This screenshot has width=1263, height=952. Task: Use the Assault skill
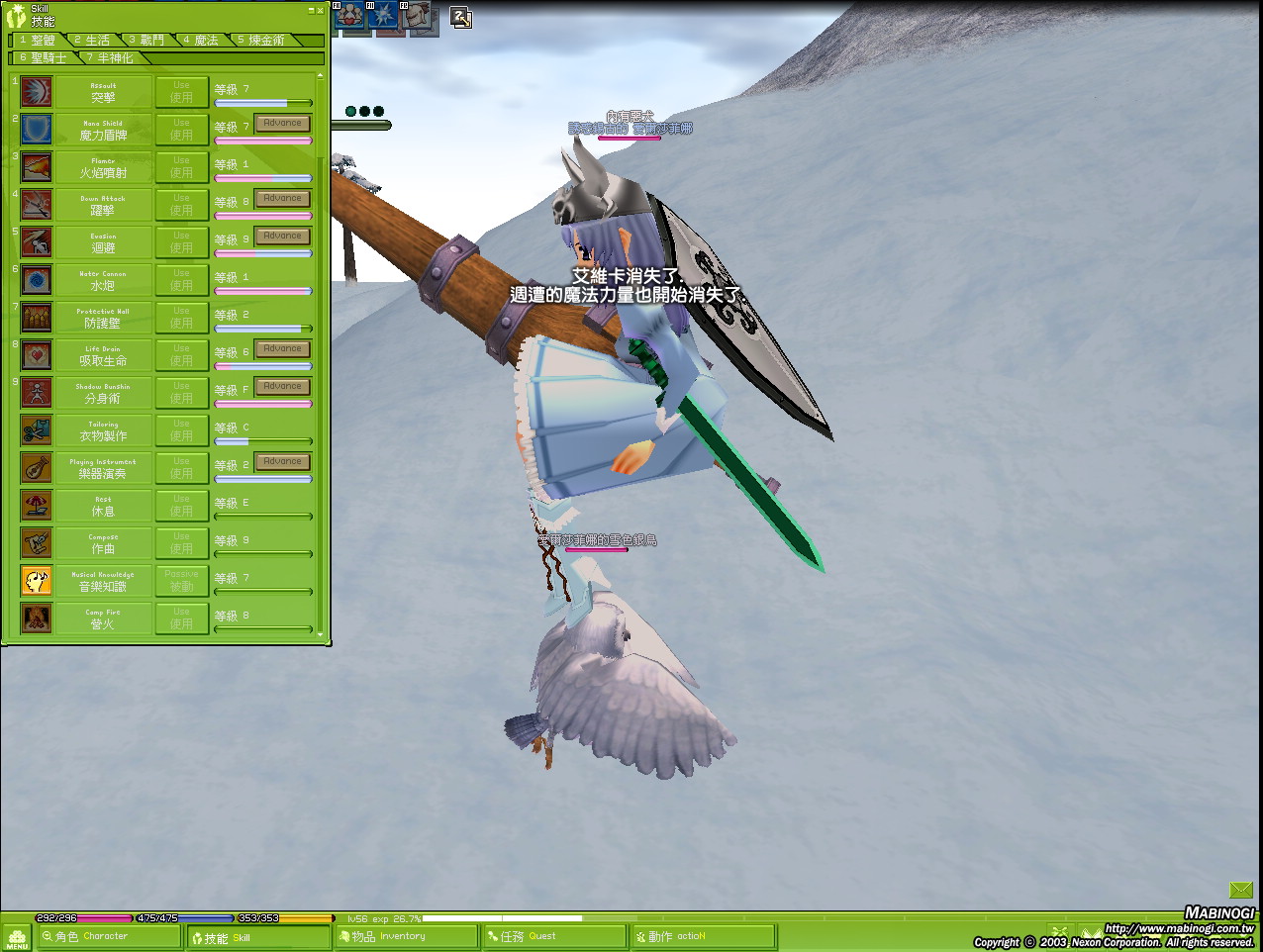(181, 92)
